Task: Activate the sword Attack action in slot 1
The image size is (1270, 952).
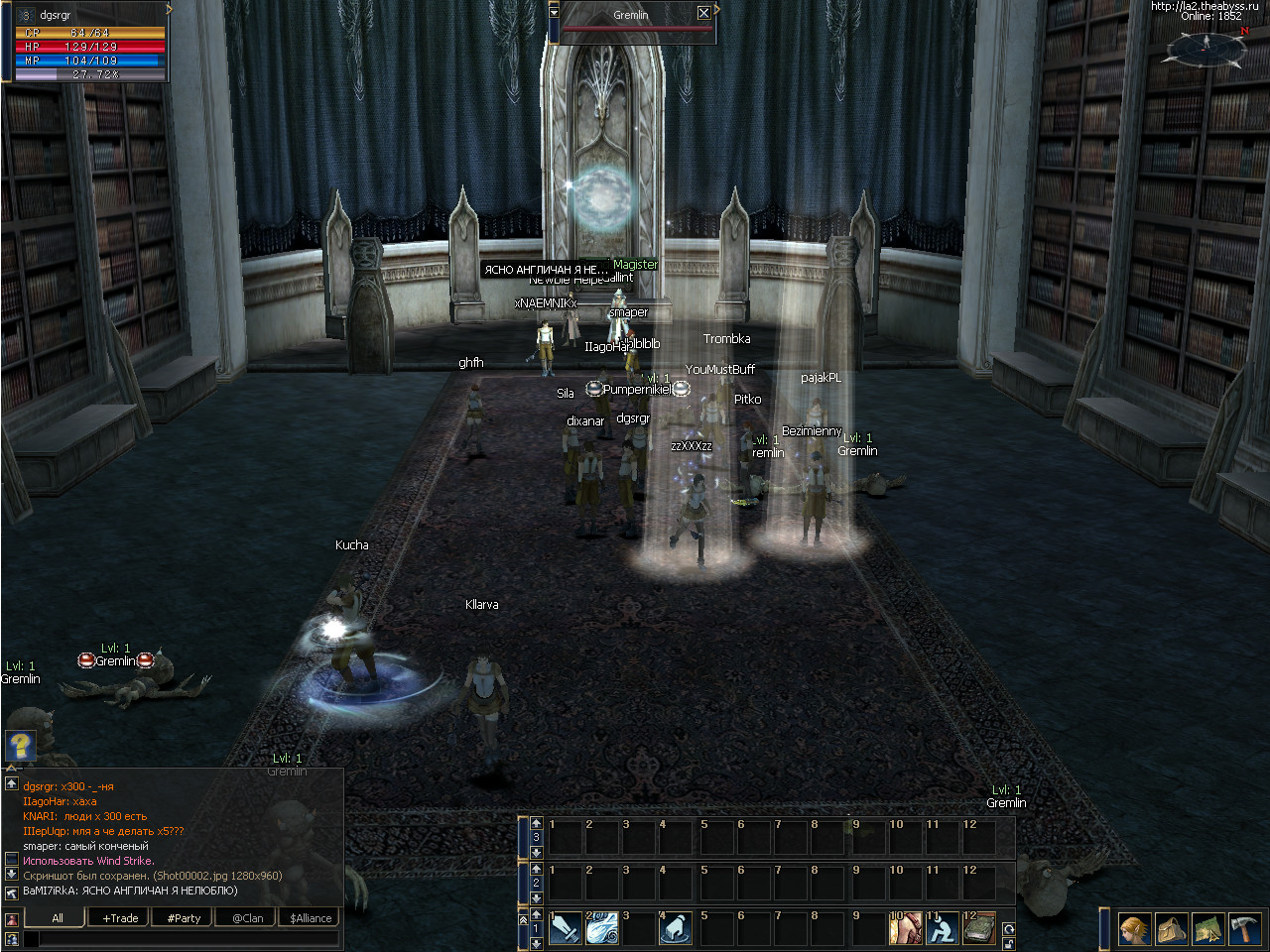Action: 566,928
